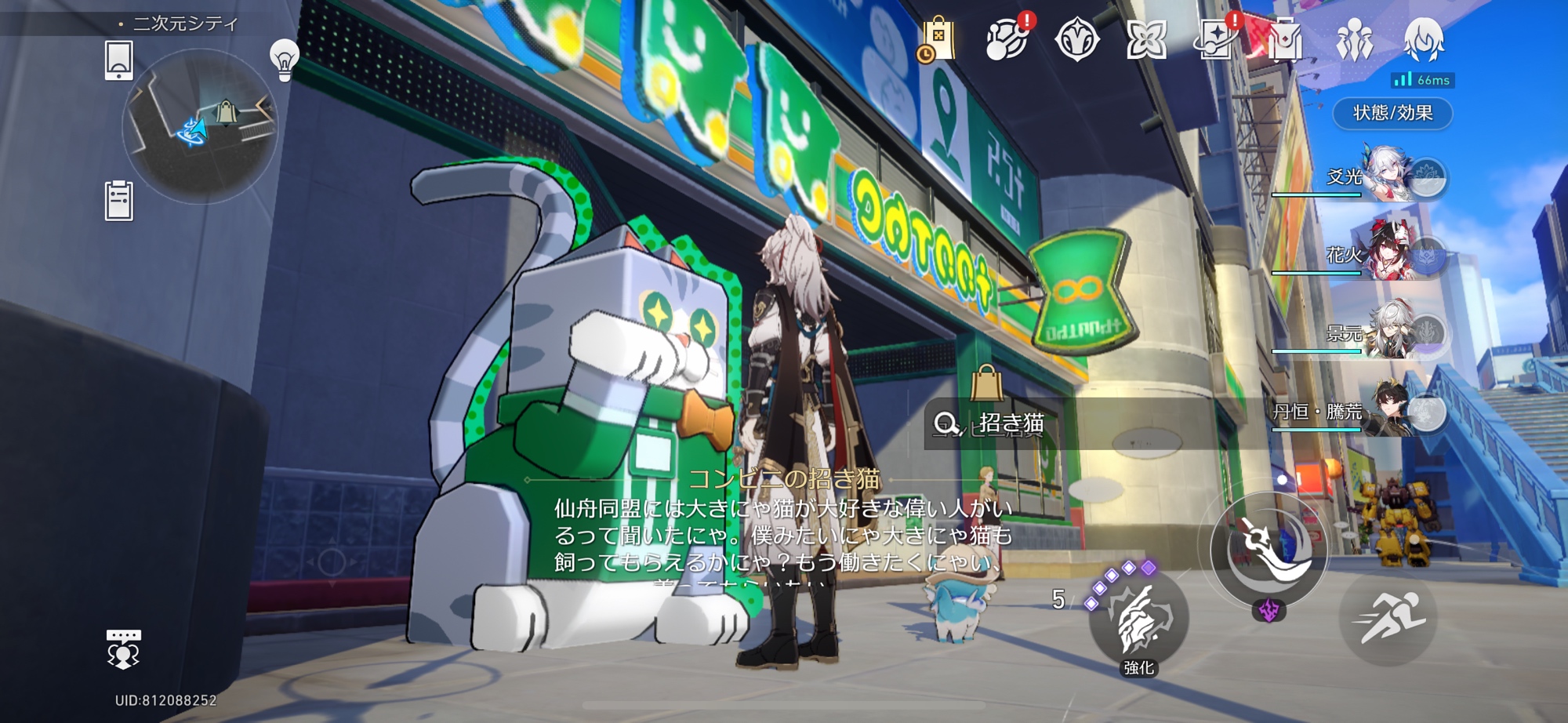Open the mission clipboard icon
Screen dimensions: 1568x723
point(119,201)
